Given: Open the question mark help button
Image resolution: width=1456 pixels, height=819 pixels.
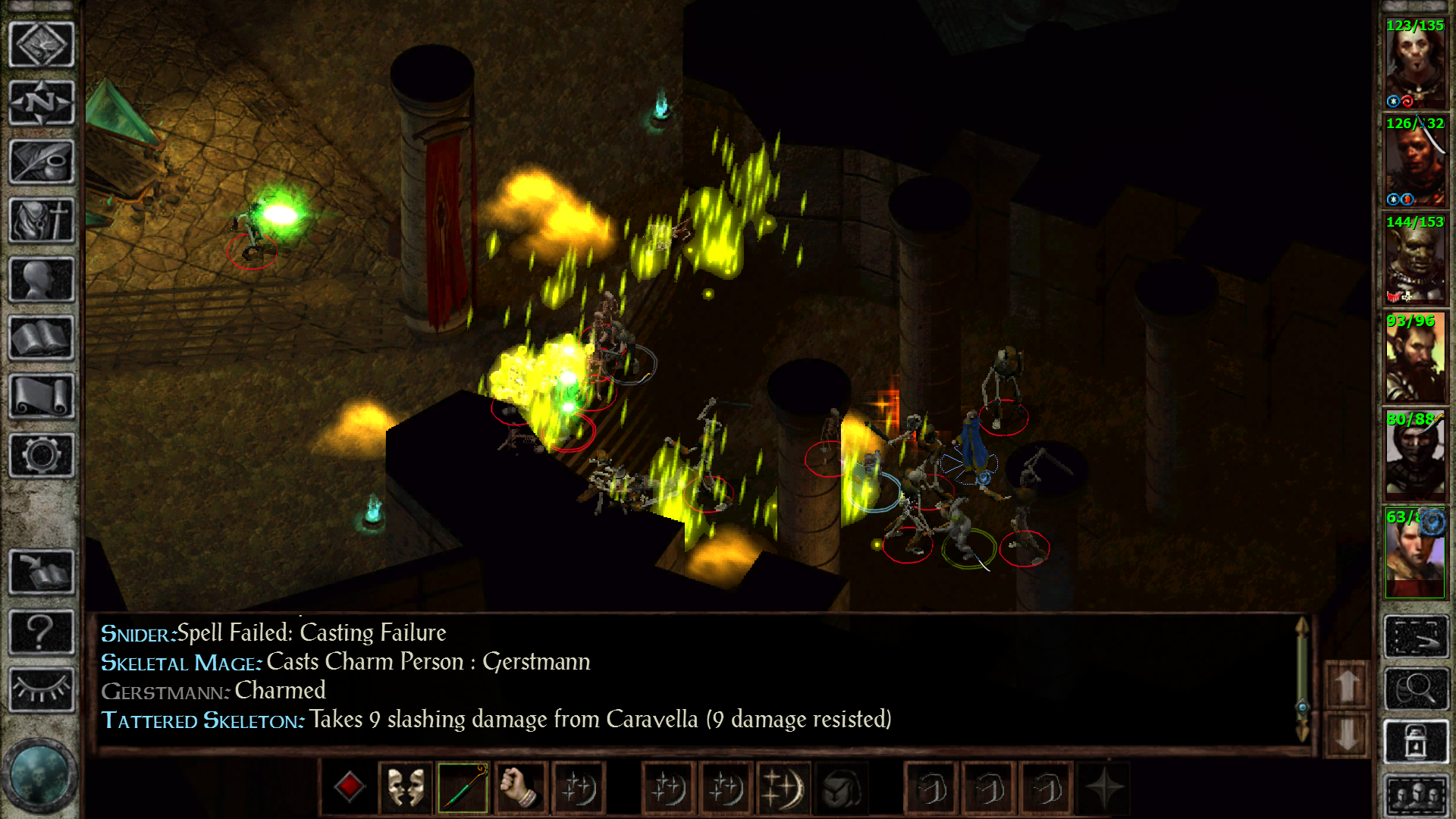Looking at the screenshot, I should (41, 631).
